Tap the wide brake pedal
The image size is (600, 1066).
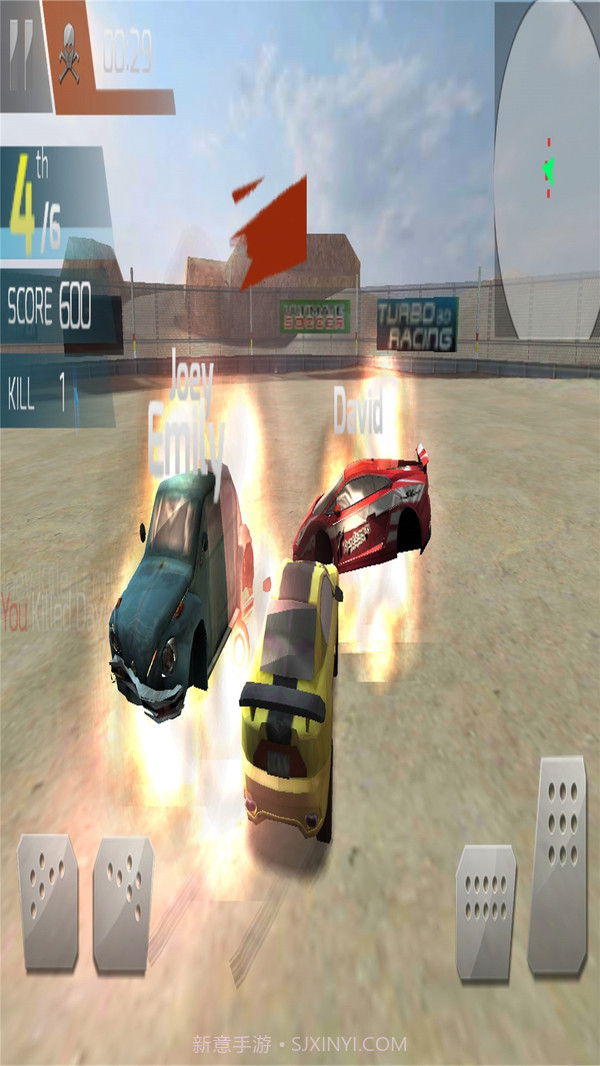click(485, 910)
